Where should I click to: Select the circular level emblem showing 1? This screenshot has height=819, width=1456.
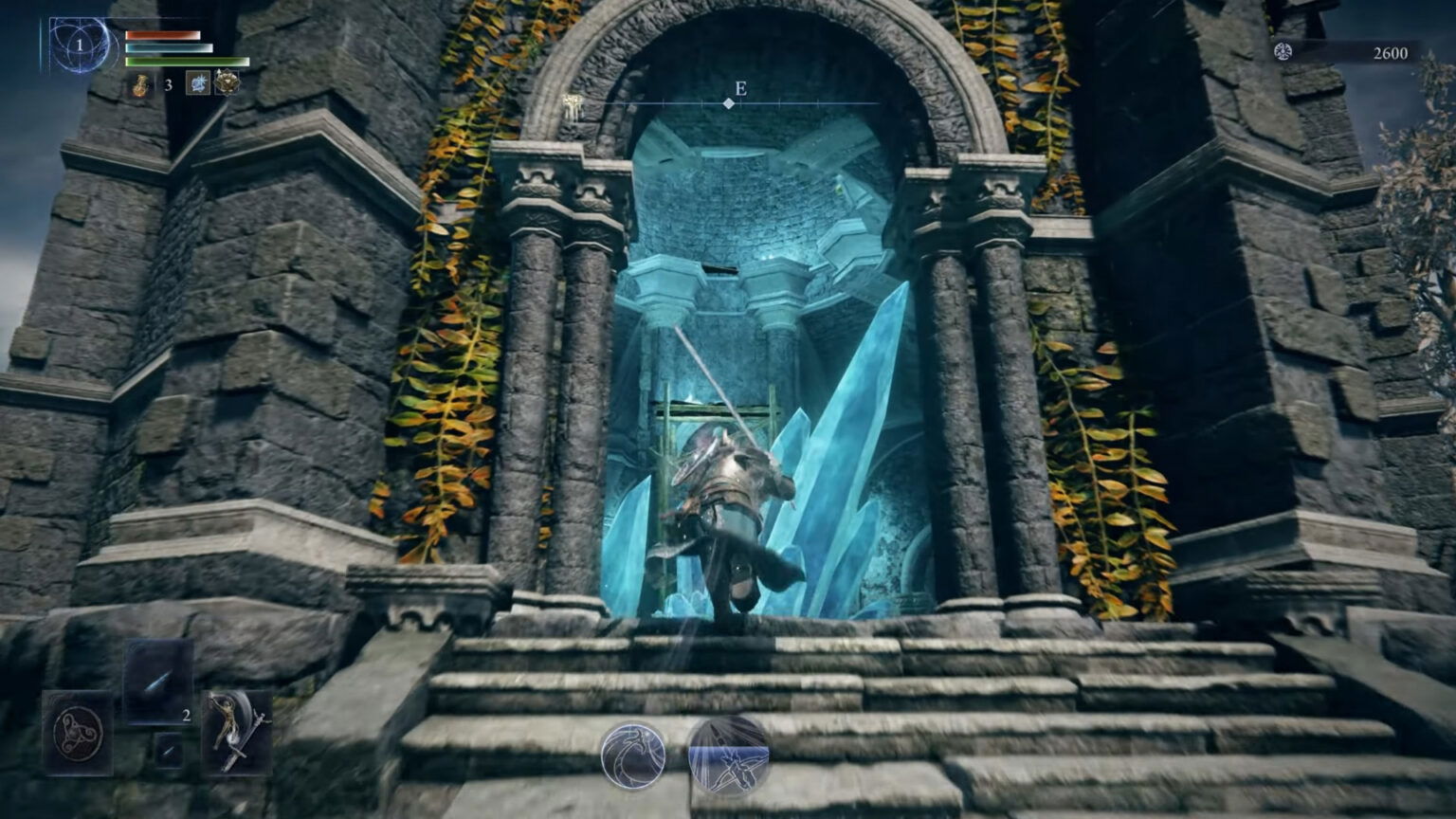tap(80, 45)
